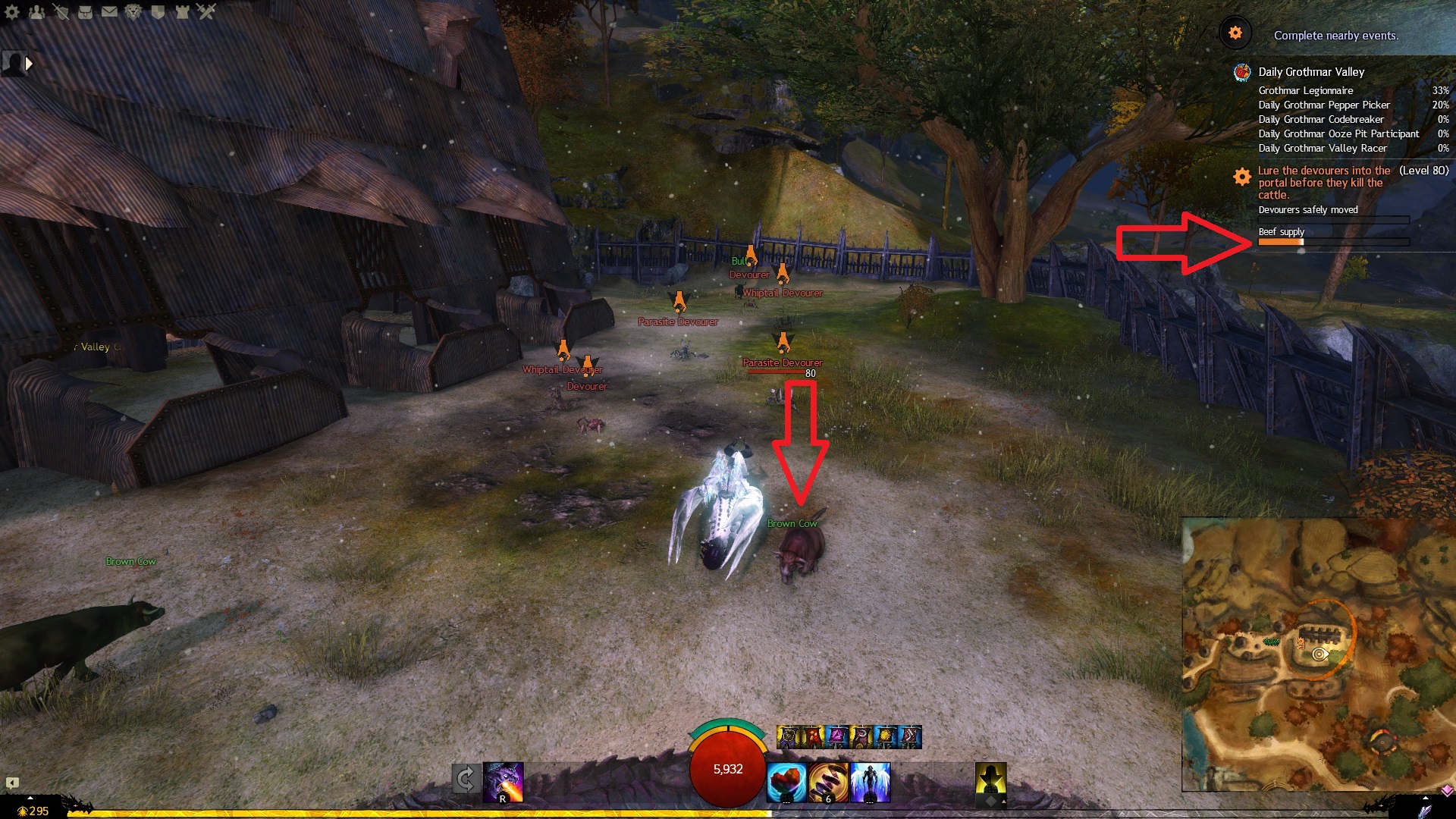Open the hero panel sword-and-shield icon
Viewport: 1456px width, 819px height.
61,11
